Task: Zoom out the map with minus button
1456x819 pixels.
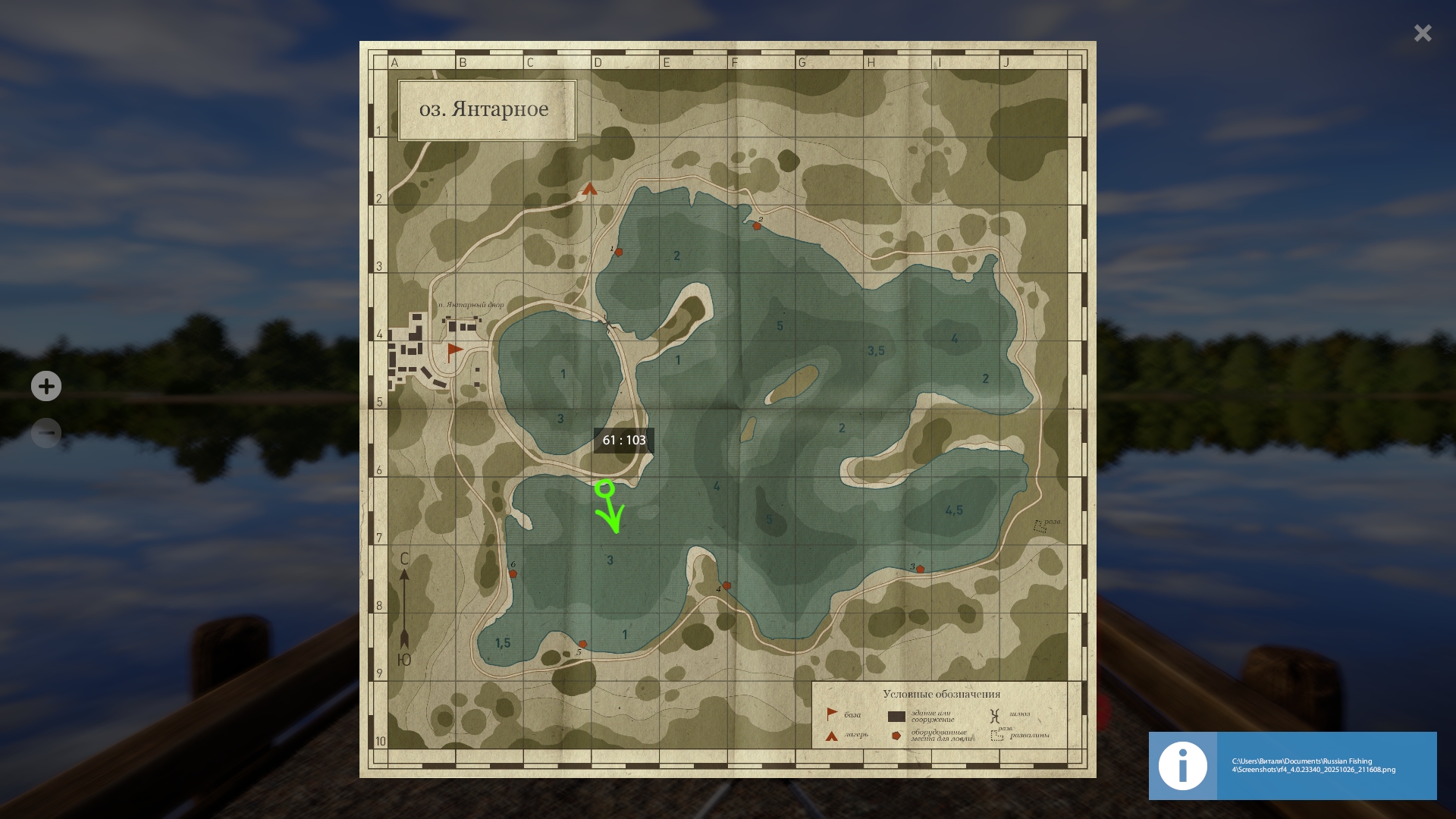Action: [x=46, y=433]
